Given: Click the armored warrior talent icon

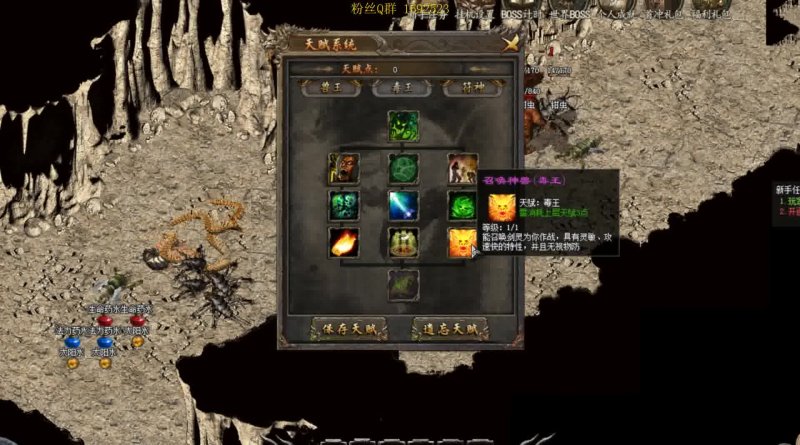Looking at the screenshot, I should coord(344,168).
